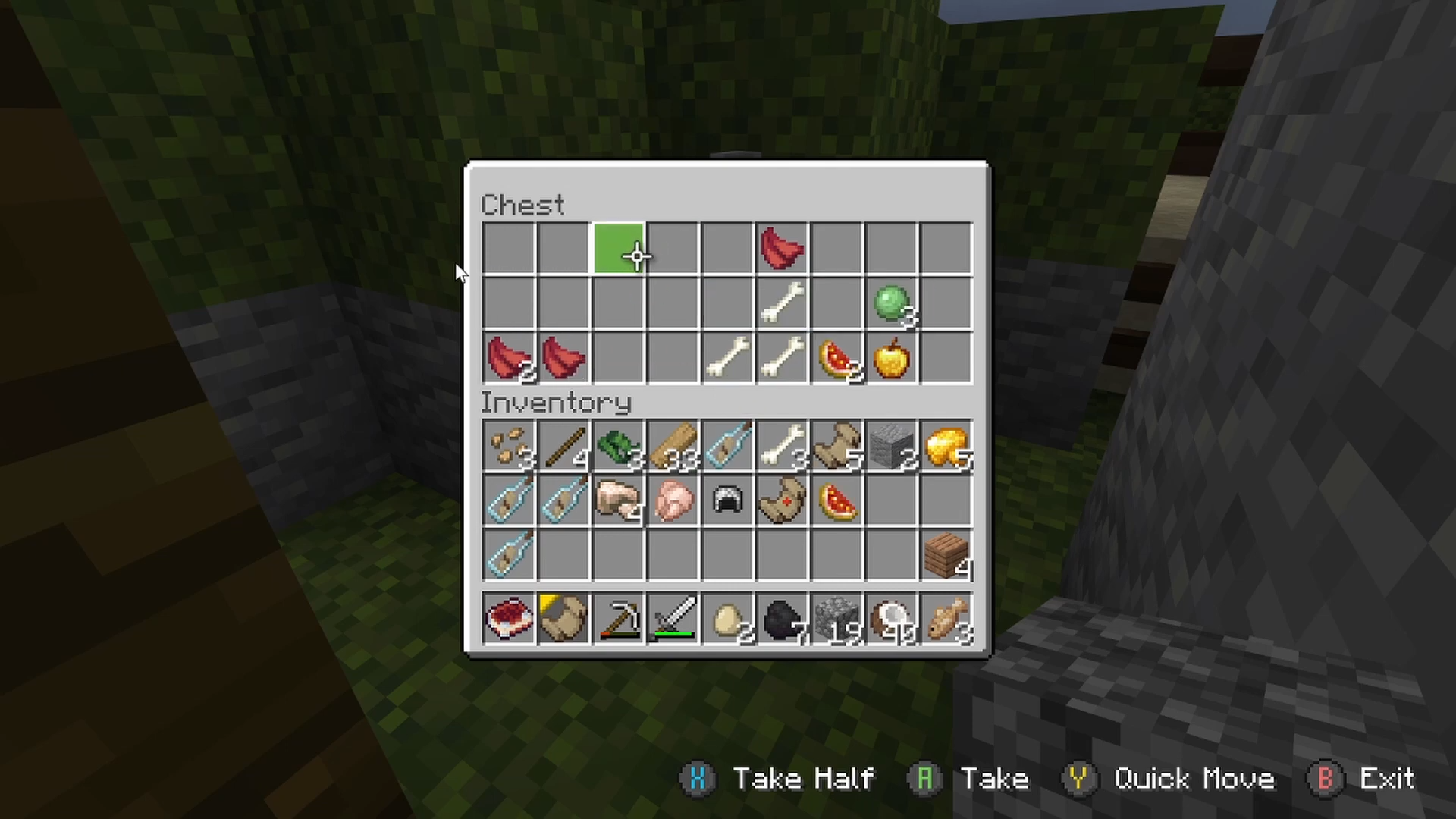The height and width of the screenshot is (819, 1456).
Task: Pick up the dark helmet in inventory
Action: pos(727,500)
